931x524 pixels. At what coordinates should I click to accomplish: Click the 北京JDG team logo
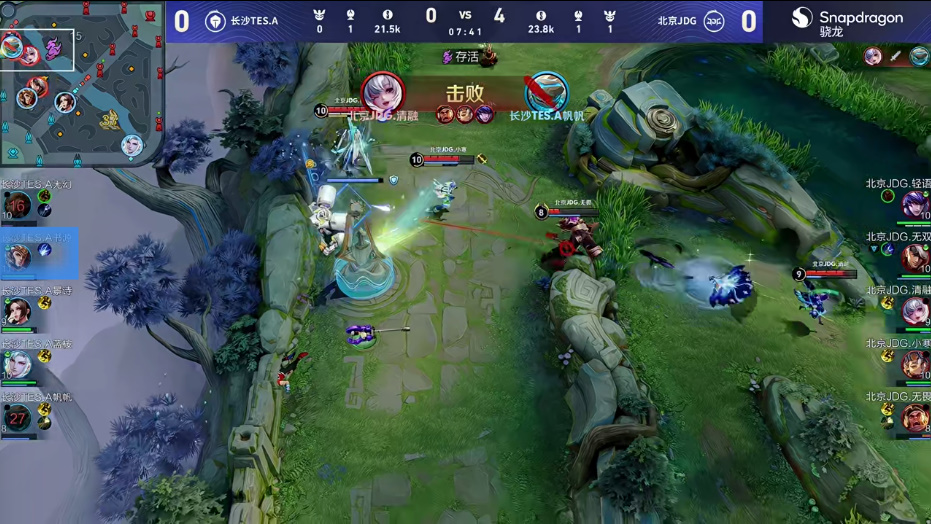pyautogui.click(x=714, y=21)
